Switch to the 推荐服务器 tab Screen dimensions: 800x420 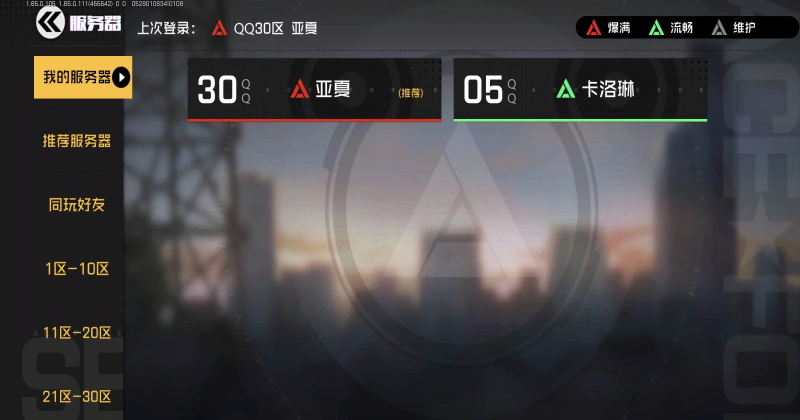tap(77, 141)
